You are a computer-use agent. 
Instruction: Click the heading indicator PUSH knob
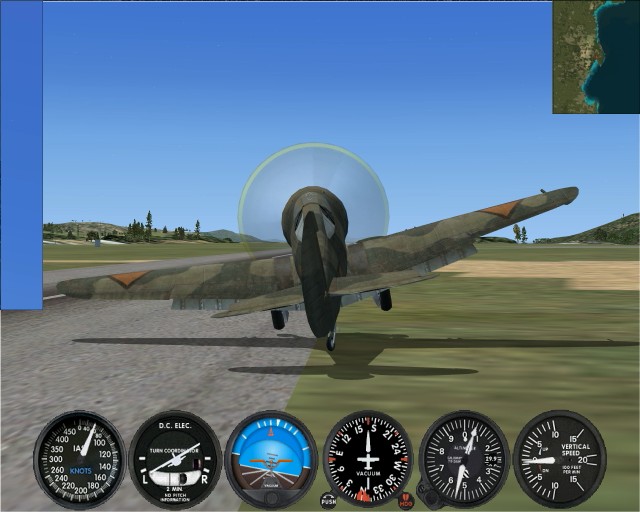[x=328, y=499]
